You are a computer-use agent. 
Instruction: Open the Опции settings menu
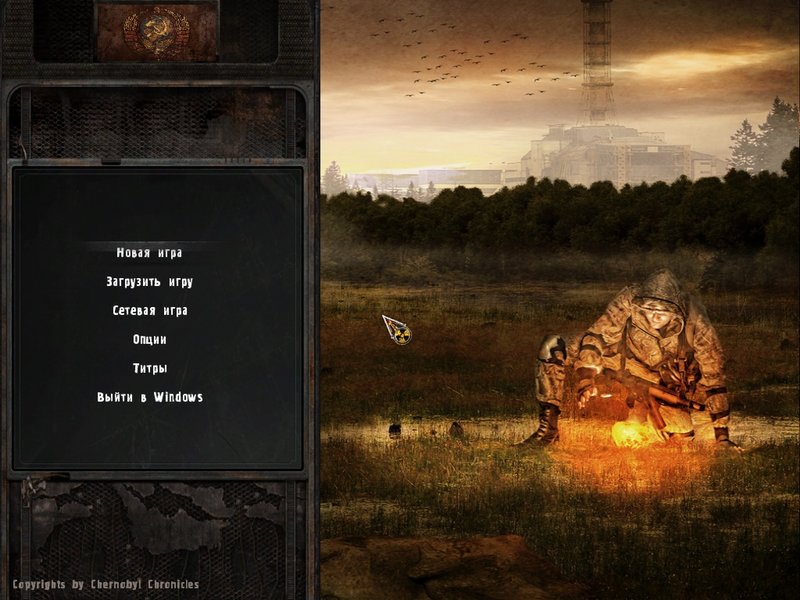[149, 340]
